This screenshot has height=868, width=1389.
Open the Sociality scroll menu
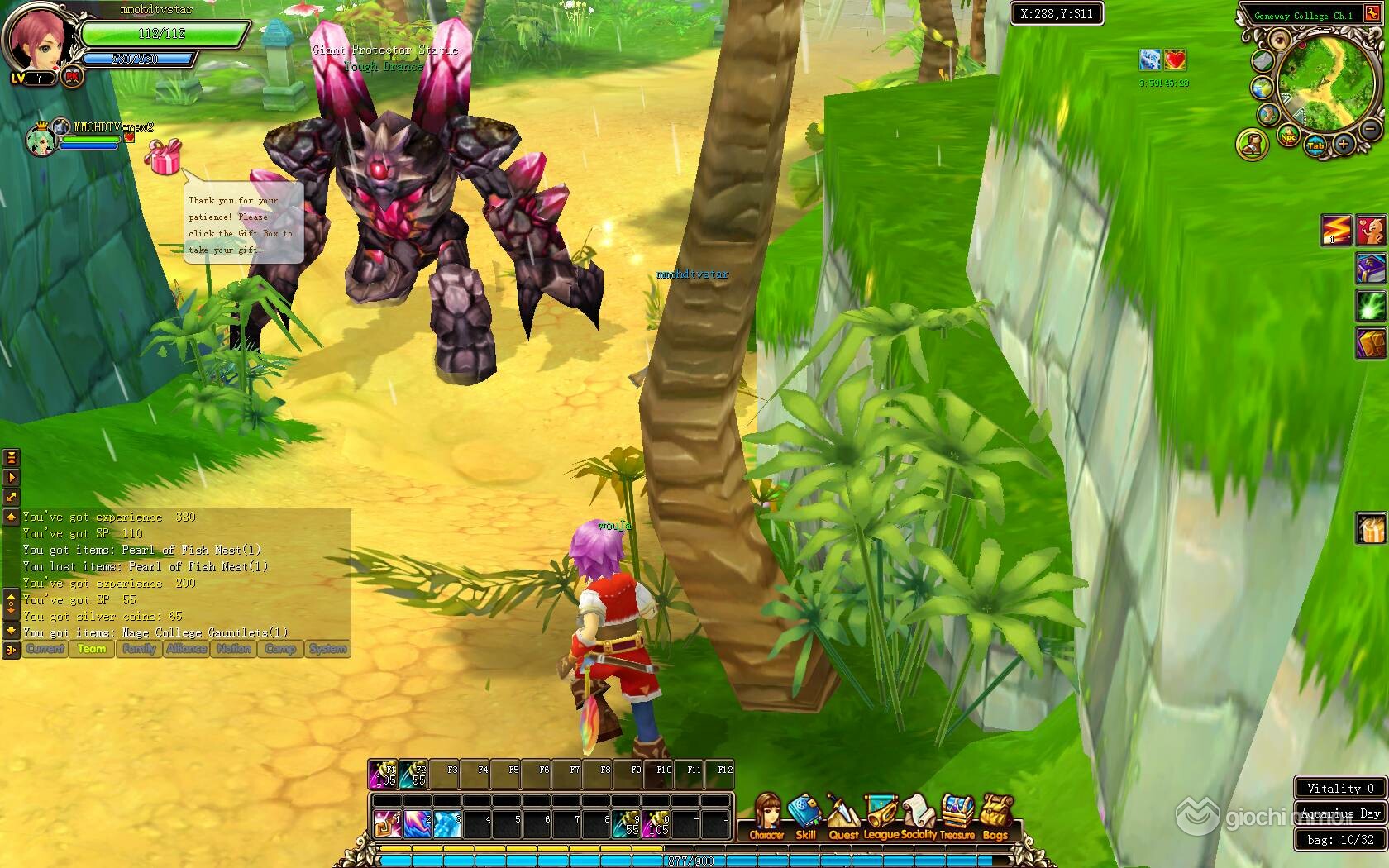918,817
